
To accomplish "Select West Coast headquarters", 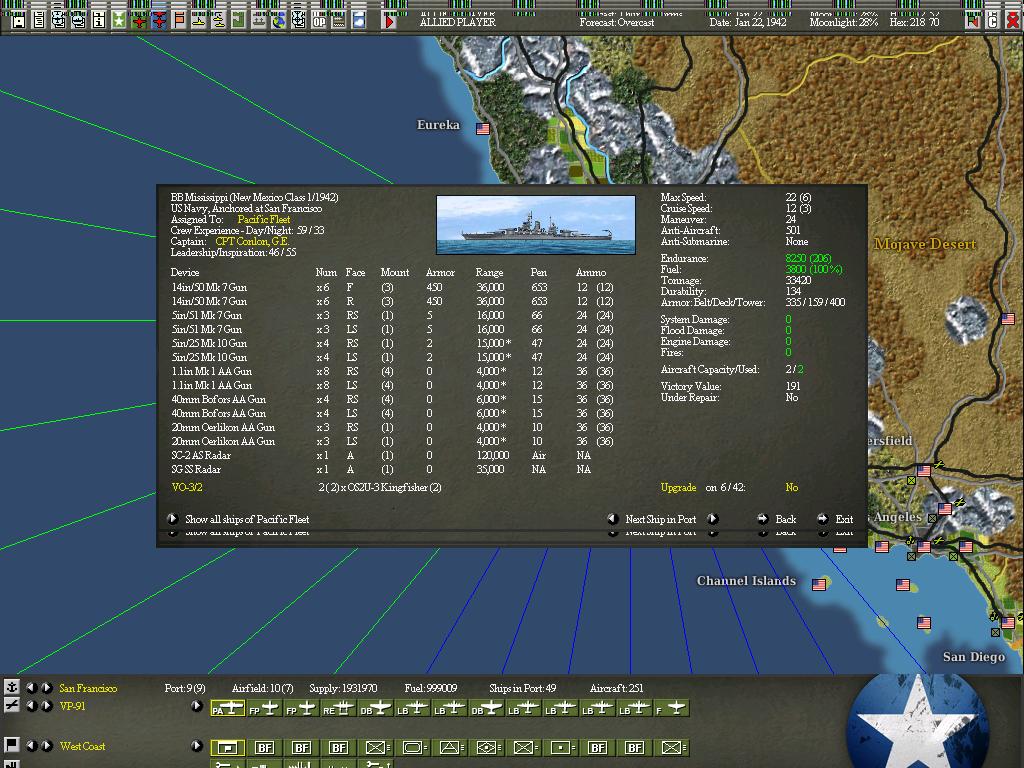I will (82, 746).
